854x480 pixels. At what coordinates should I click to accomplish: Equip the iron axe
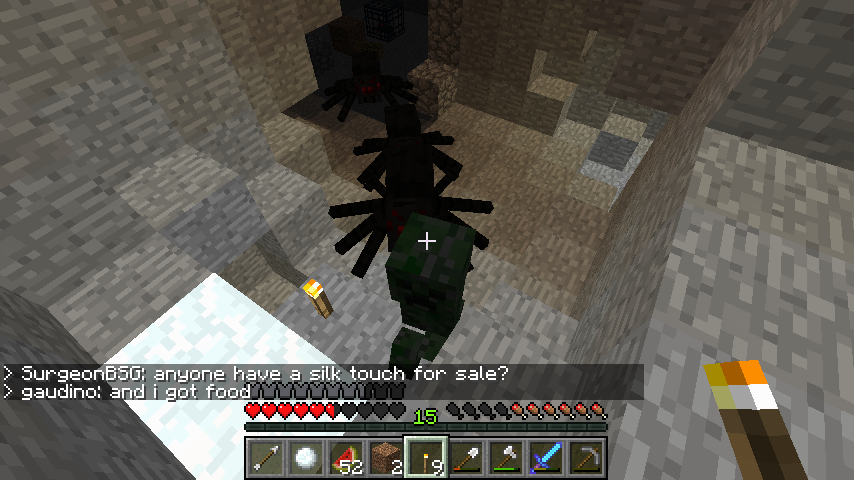click(506, 459)
